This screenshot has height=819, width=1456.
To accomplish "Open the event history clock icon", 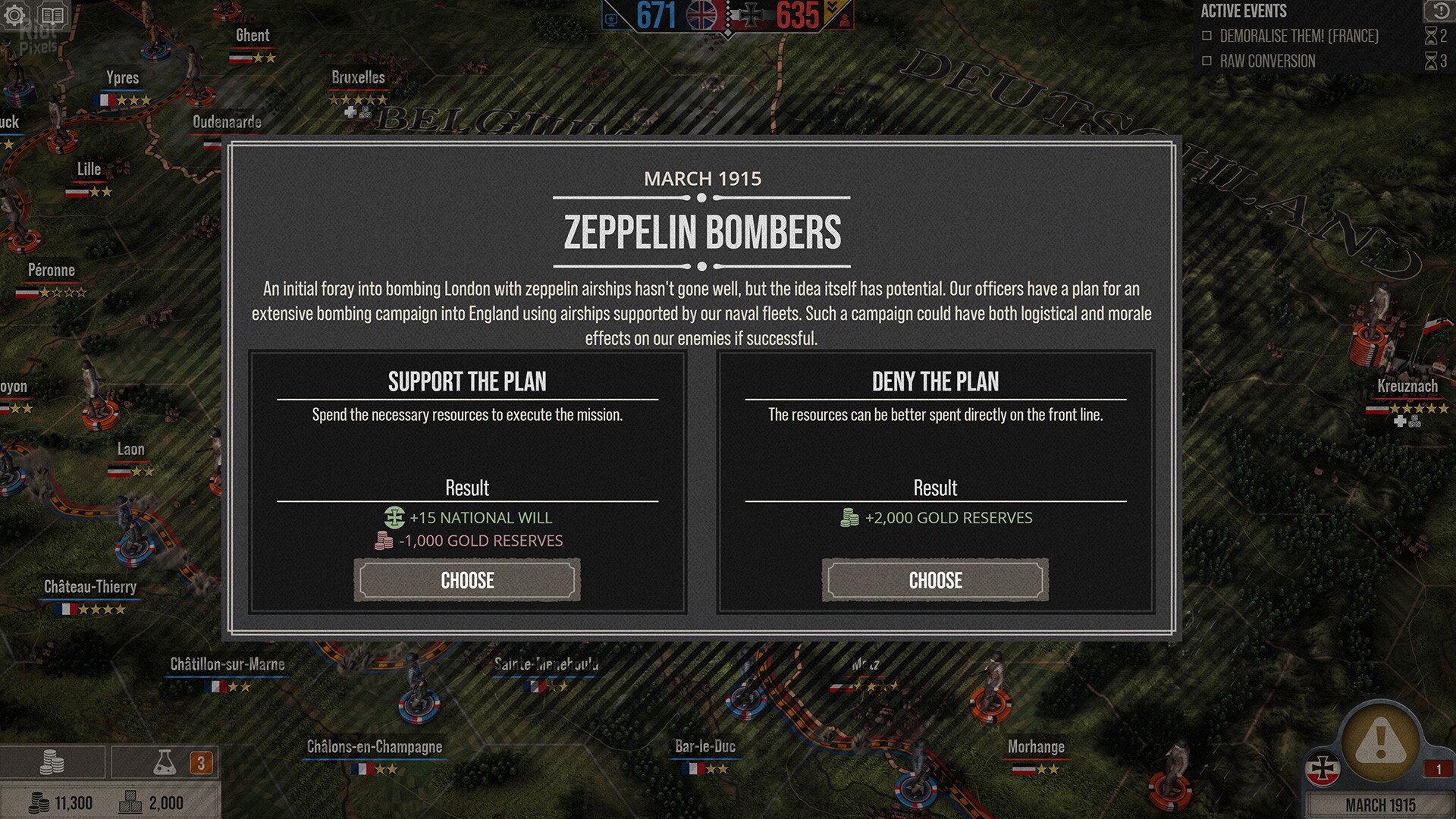I will [1439, 11].
